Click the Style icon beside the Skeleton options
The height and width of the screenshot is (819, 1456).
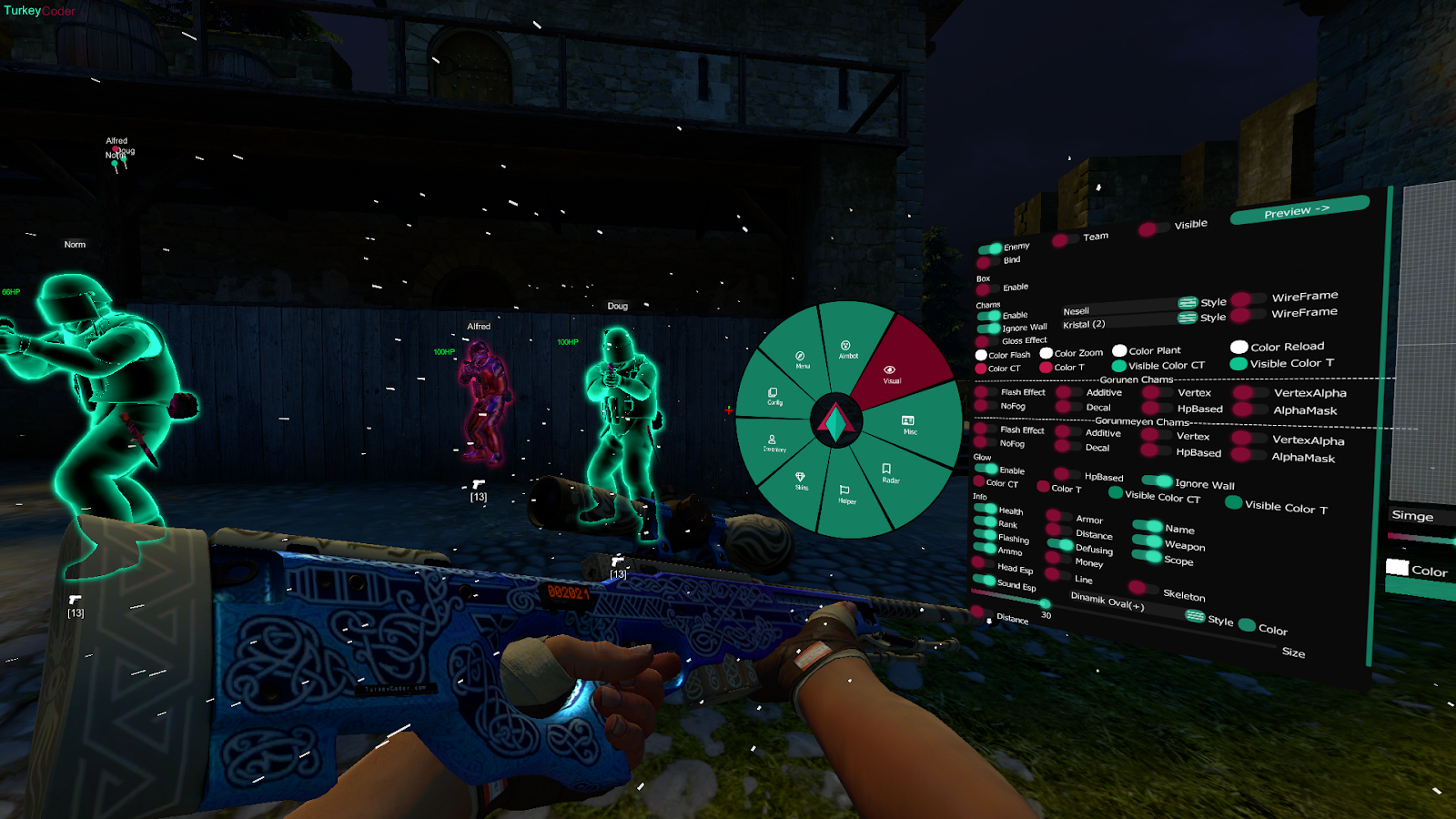click(1193, 617)
